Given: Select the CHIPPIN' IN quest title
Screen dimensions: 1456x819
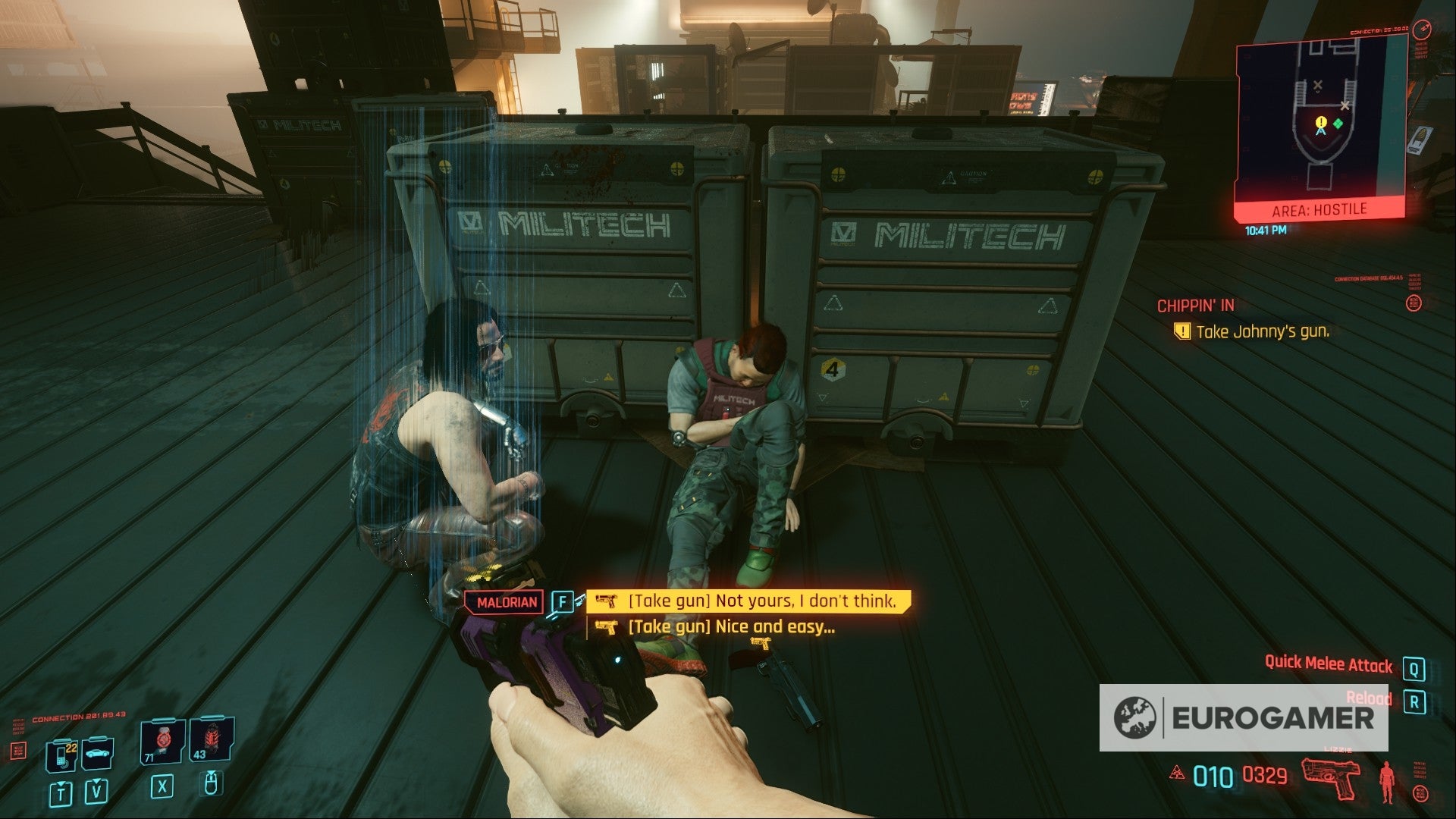Looking at the screenshot, I should point(1197,306).
